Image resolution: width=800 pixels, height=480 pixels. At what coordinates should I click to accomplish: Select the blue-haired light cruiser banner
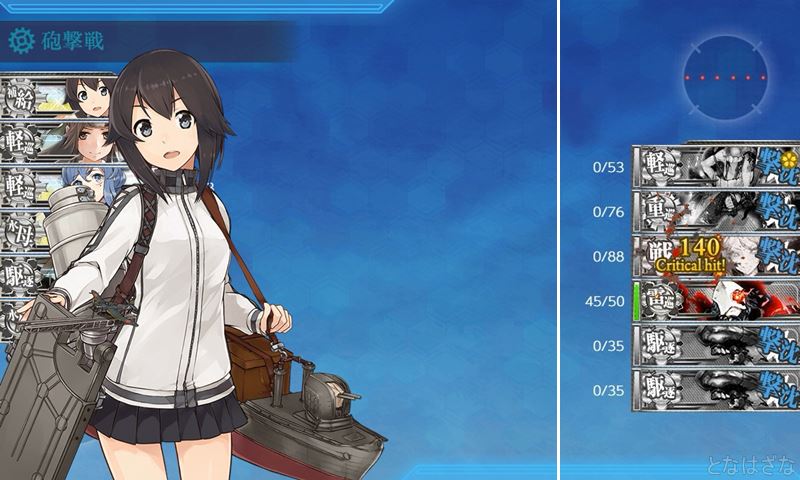coord(60,184)
